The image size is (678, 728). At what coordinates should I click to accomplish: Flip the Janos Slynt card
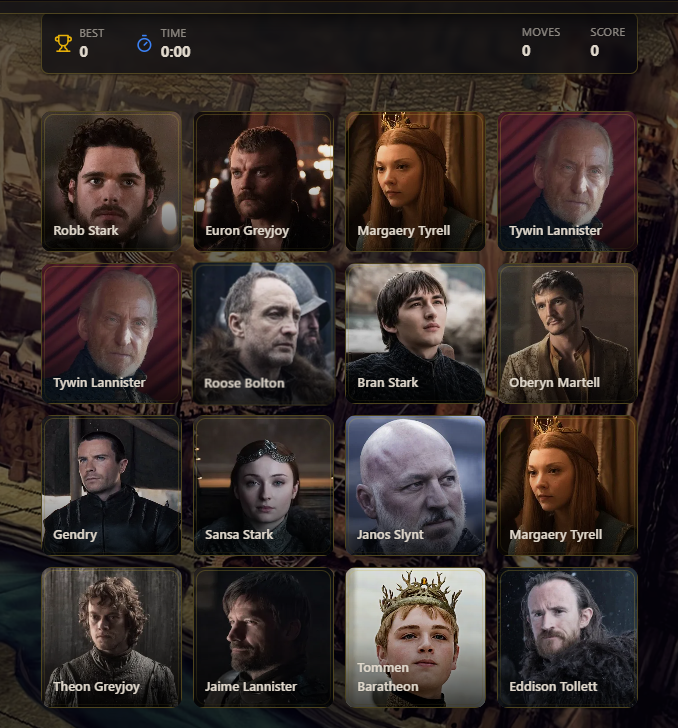click(x=415, y=485)
